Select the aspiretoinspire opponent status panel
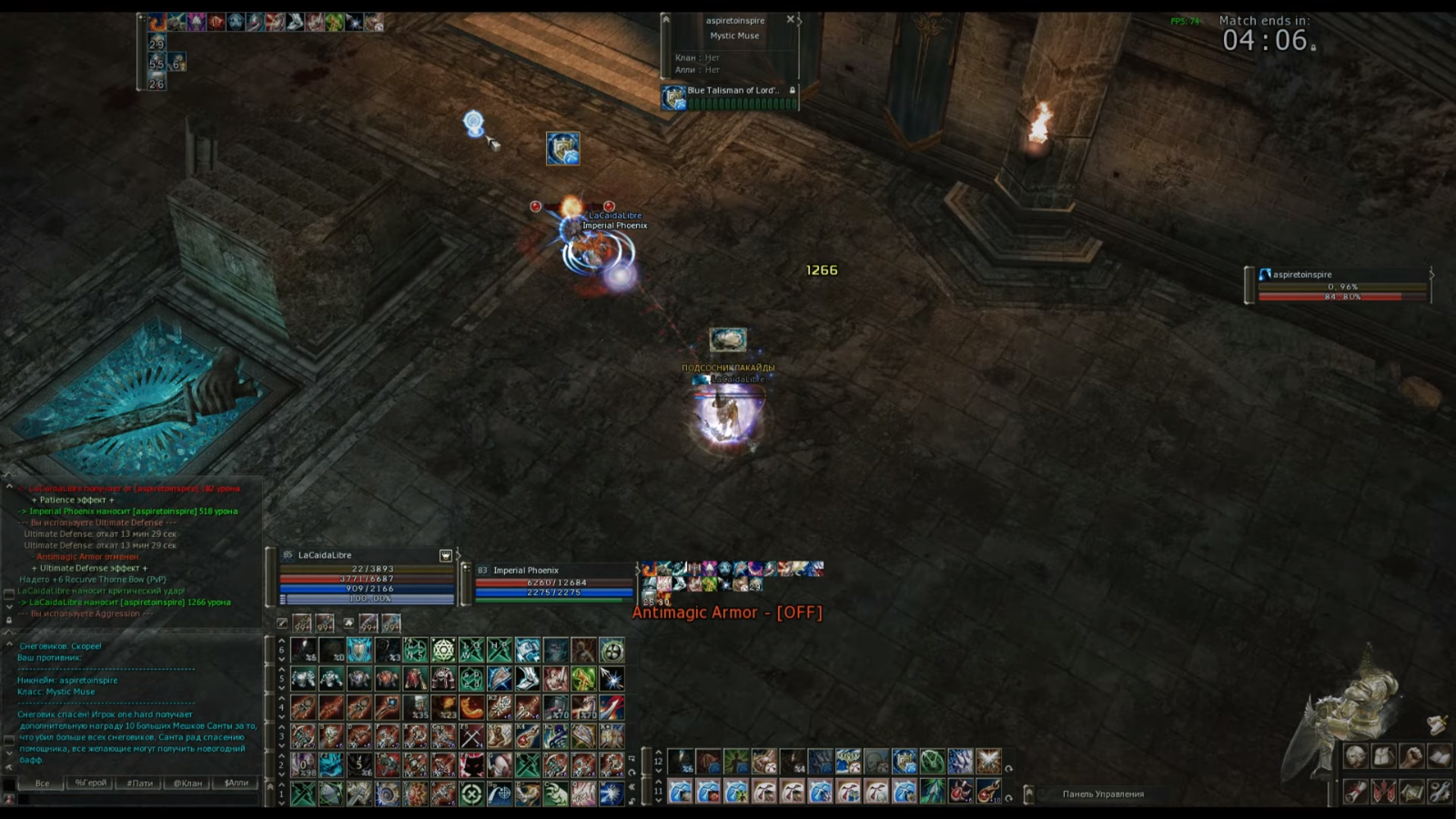 1338,284
